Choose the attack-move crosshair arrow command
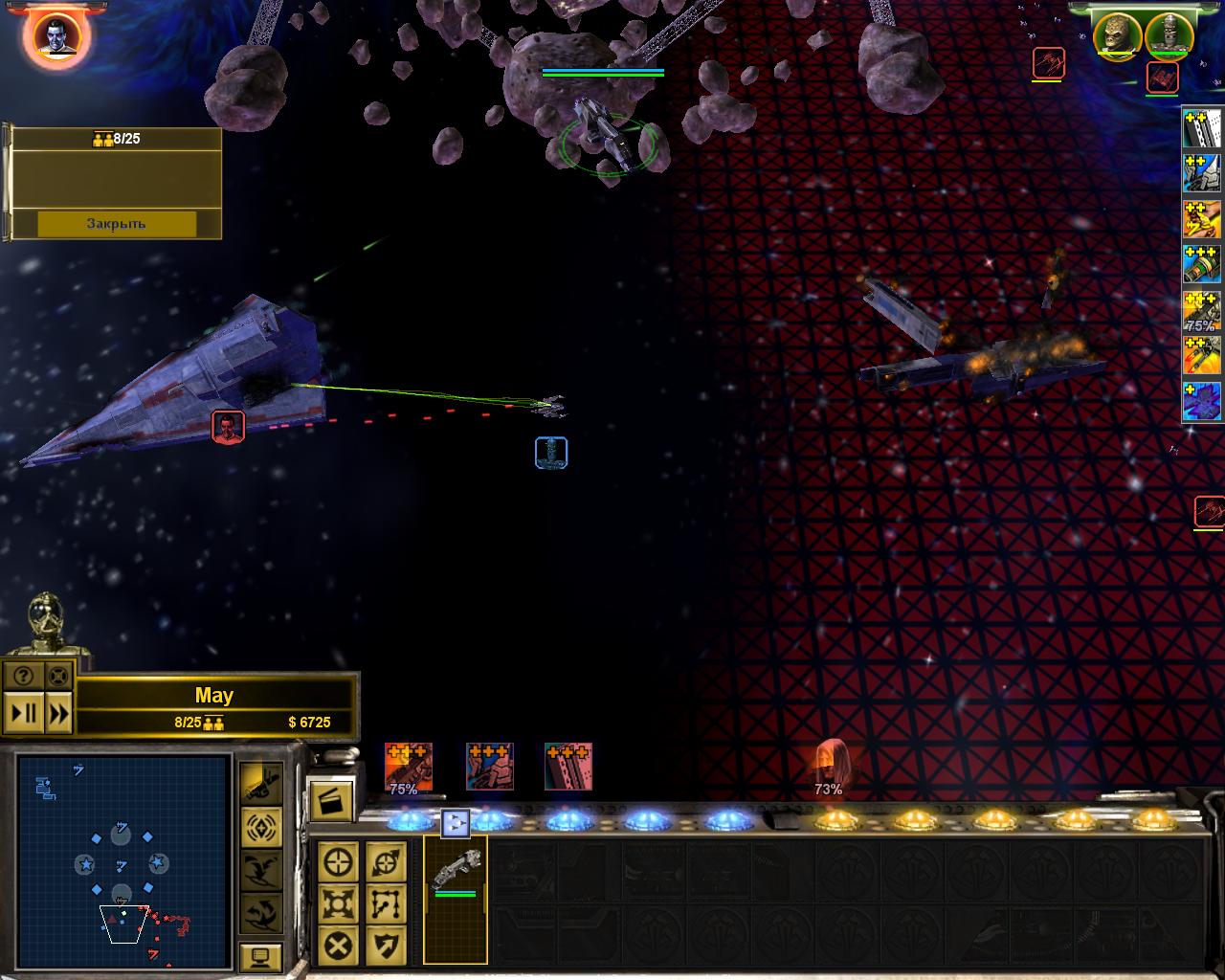This screenshot has height=980, width=1225. coord(386,861)
